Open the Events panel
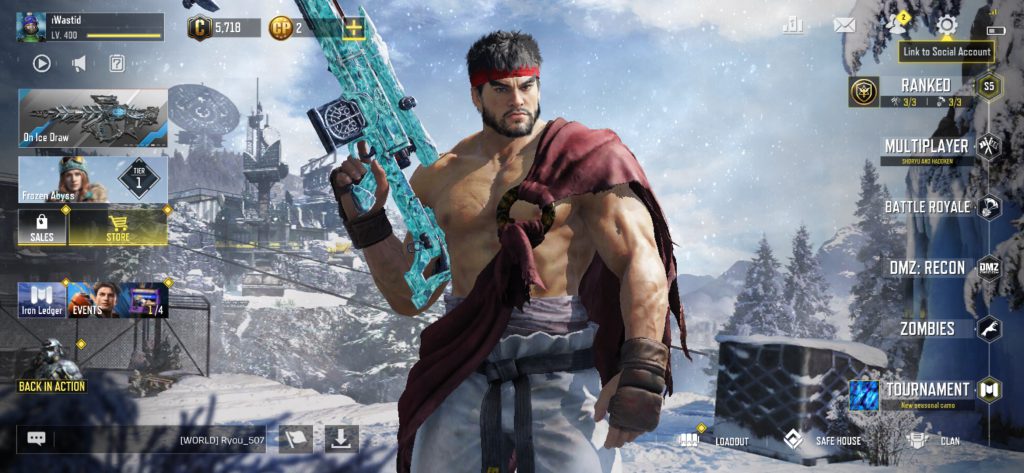 [93, 299]
